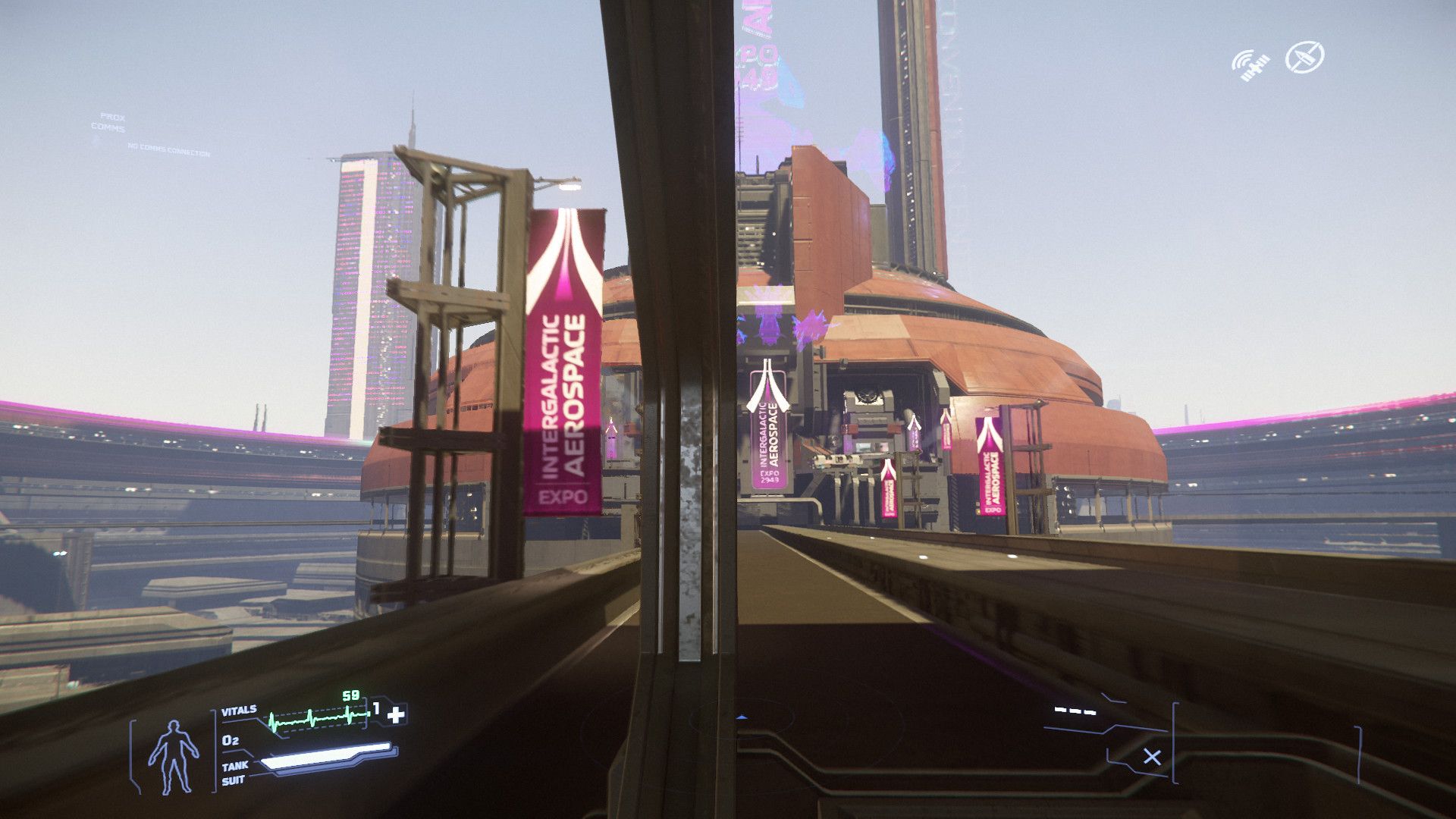Click the X icon in weapon panel

pyautogui.click(x=1152, y=757)
